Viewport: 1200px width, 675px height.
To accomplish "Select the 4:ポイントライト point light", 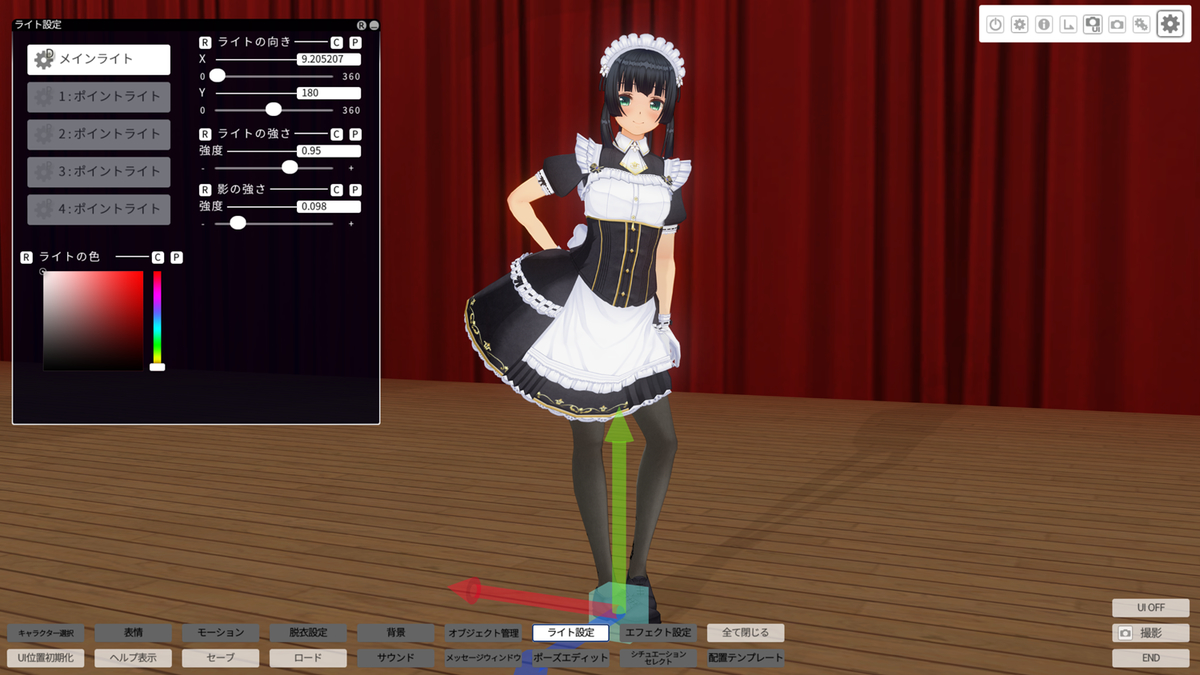I will (x=98, y=209).
